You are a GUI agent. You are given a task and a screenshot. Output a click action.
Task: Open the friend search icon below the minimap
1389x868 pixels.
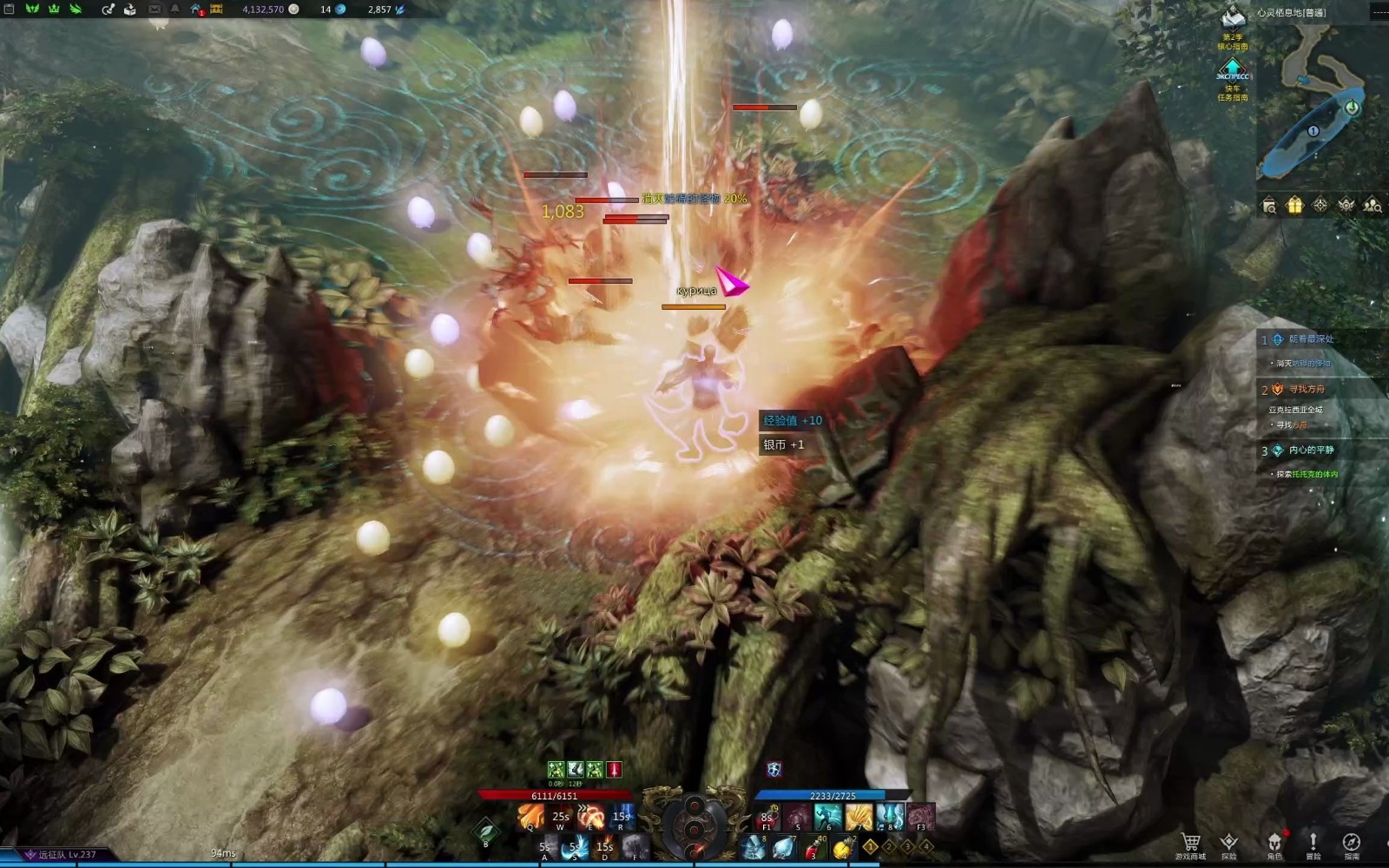(x=1373, y=205)
